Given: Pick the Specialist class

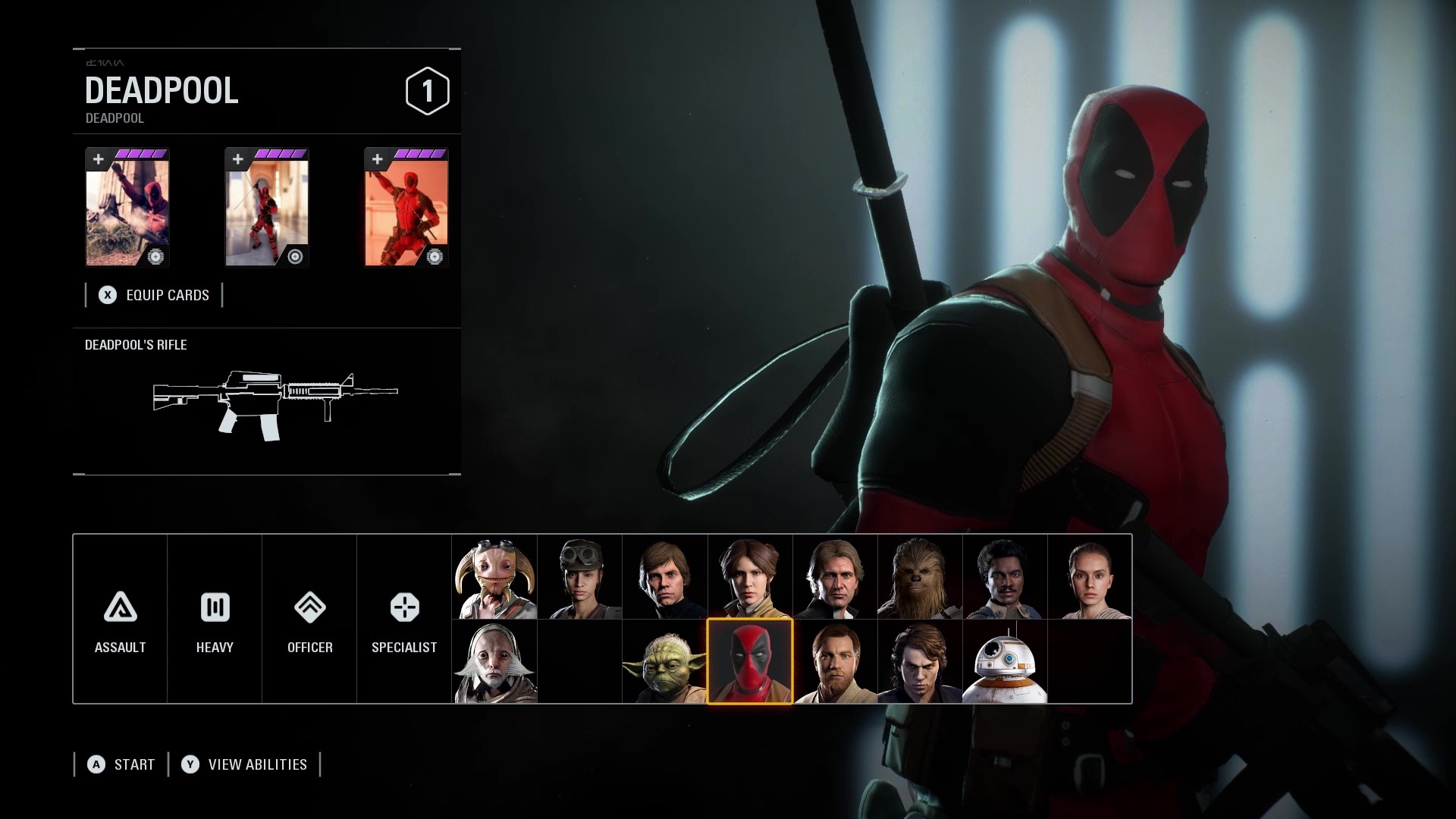Looking at the screenshot, I should (404, 620).
